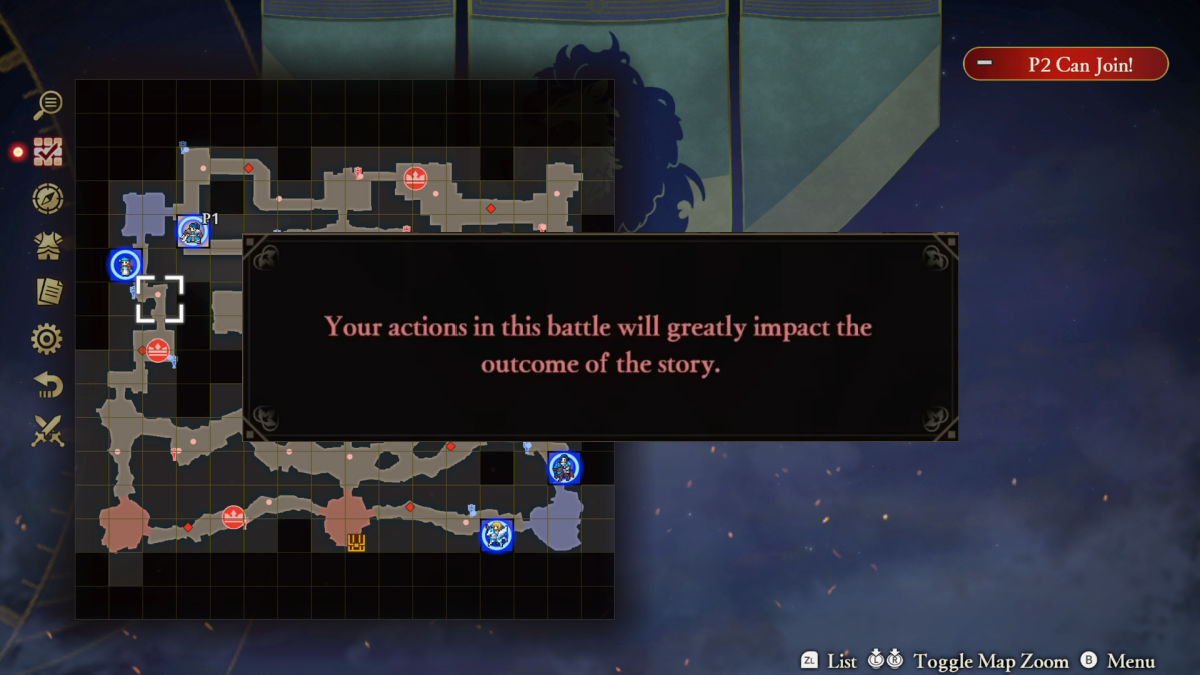Select the circular blue-ringed ally portrait at map's left edge
This screenshot has height=675, width=1200.
[125, 265]
